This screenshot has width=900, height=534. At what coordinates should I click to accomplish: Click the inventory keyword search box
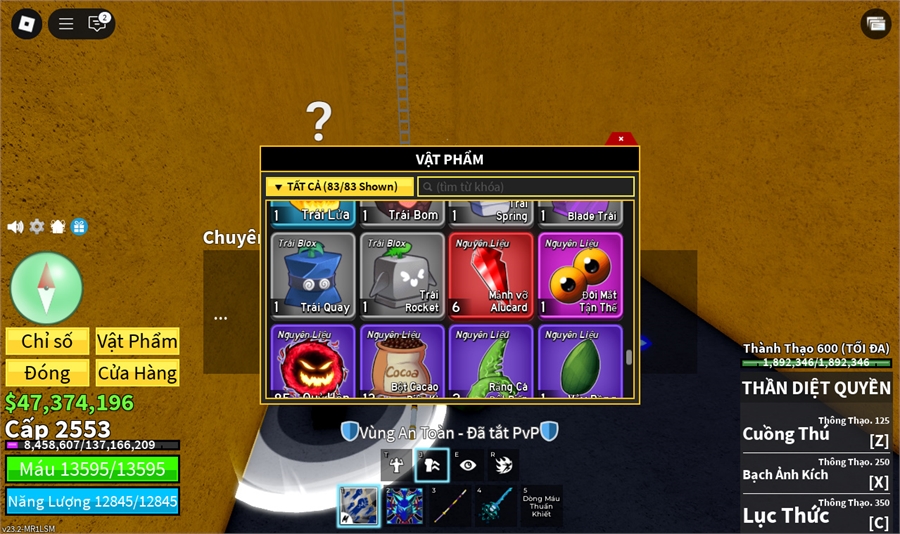pyautogui.click(x=526, y=187)
